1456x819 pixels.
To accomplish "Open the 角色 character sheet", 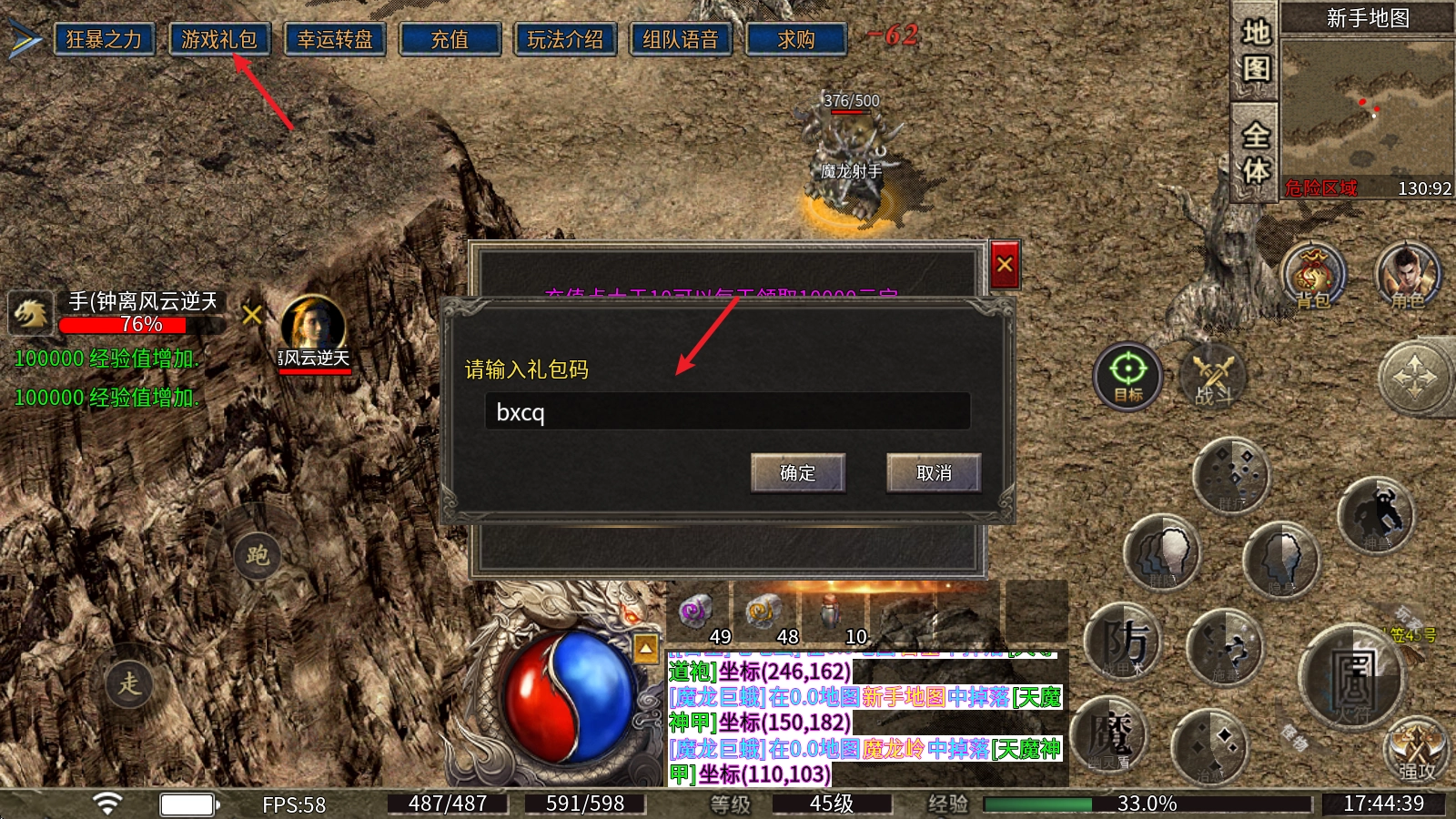I will click(1408, 276).
